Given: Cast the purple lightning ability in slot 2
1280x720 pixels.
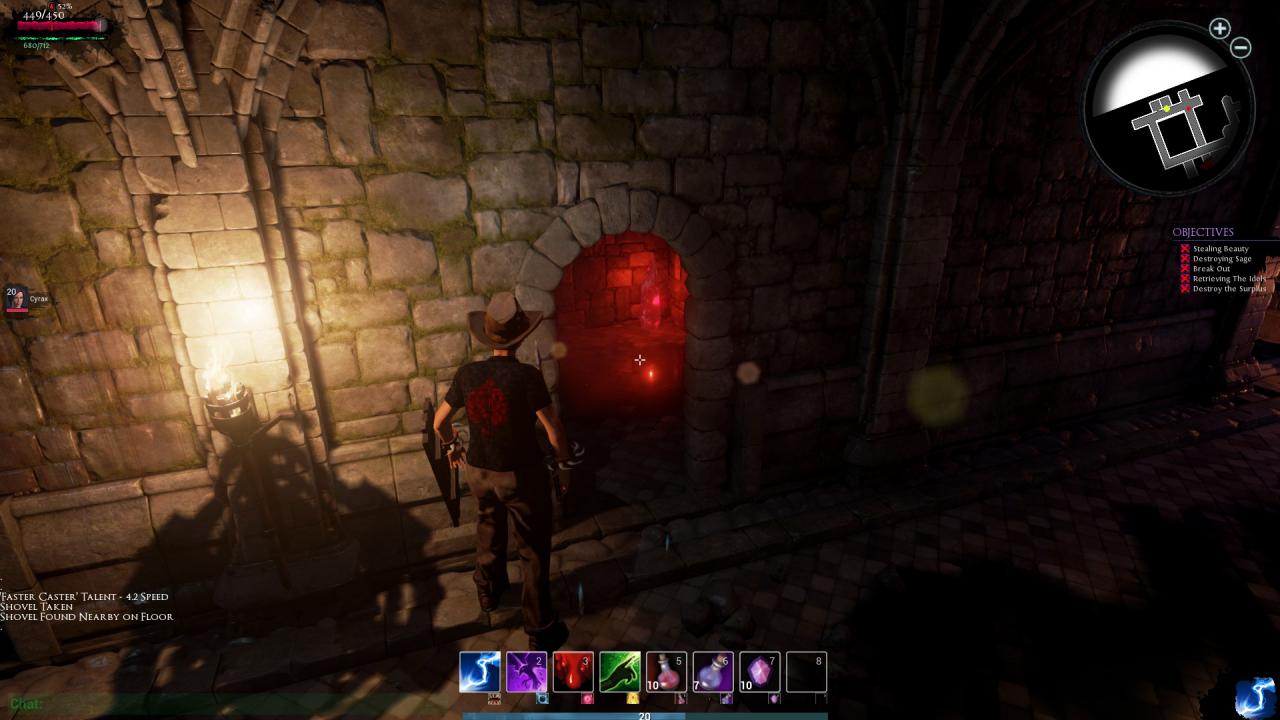Looking at the screenshot, I should click(x=526, y=672).
